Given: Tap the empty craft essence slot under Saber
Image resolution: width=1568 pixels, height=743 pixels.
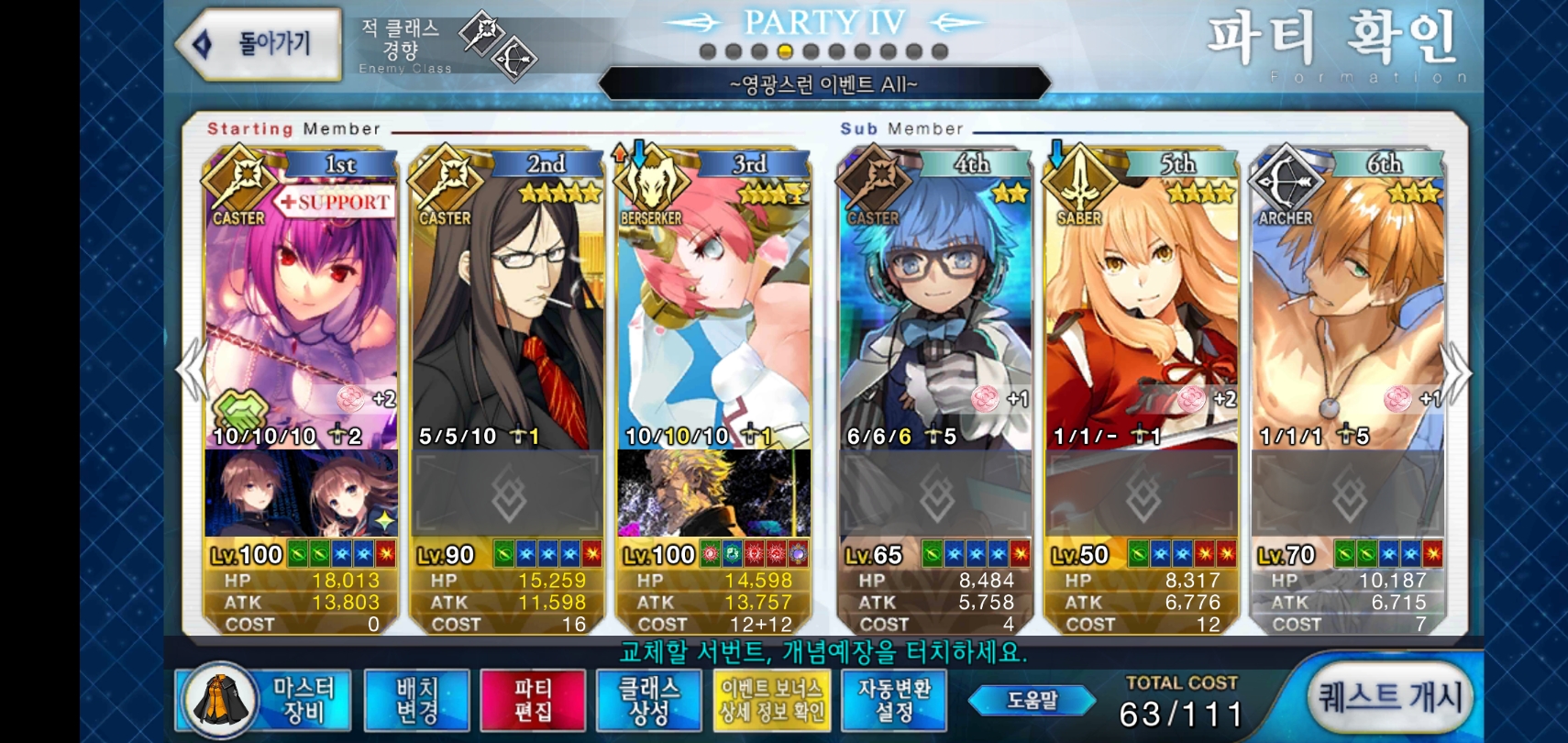Looking at the screenshot, I should pos(1142,495).
